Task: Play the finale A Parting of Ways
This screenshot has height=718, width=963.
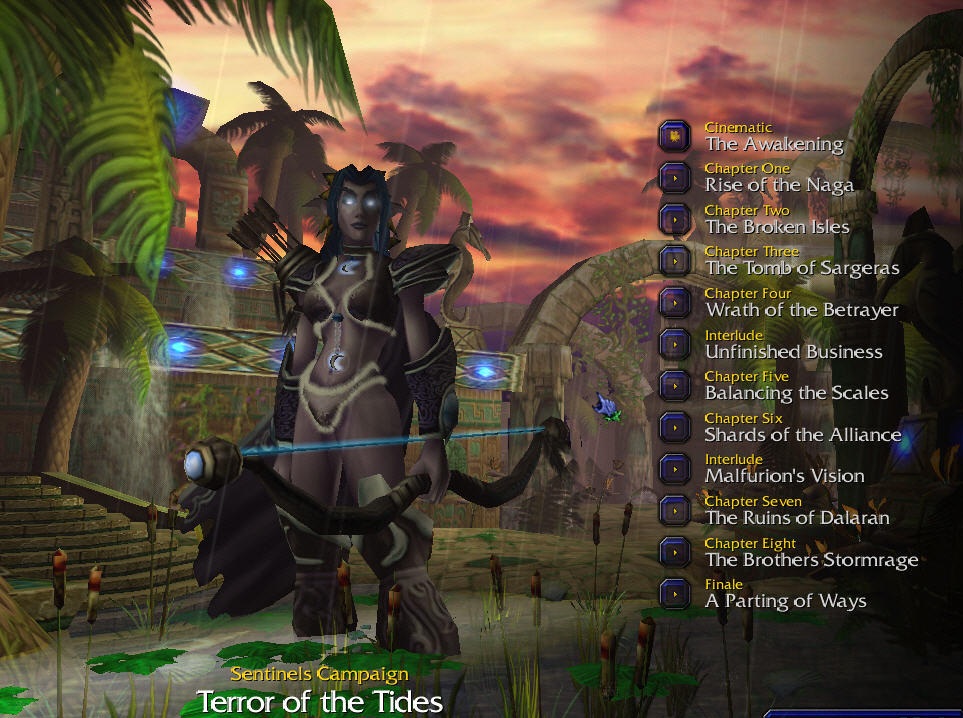Action: pyautogui.click(x=675, y=593)
